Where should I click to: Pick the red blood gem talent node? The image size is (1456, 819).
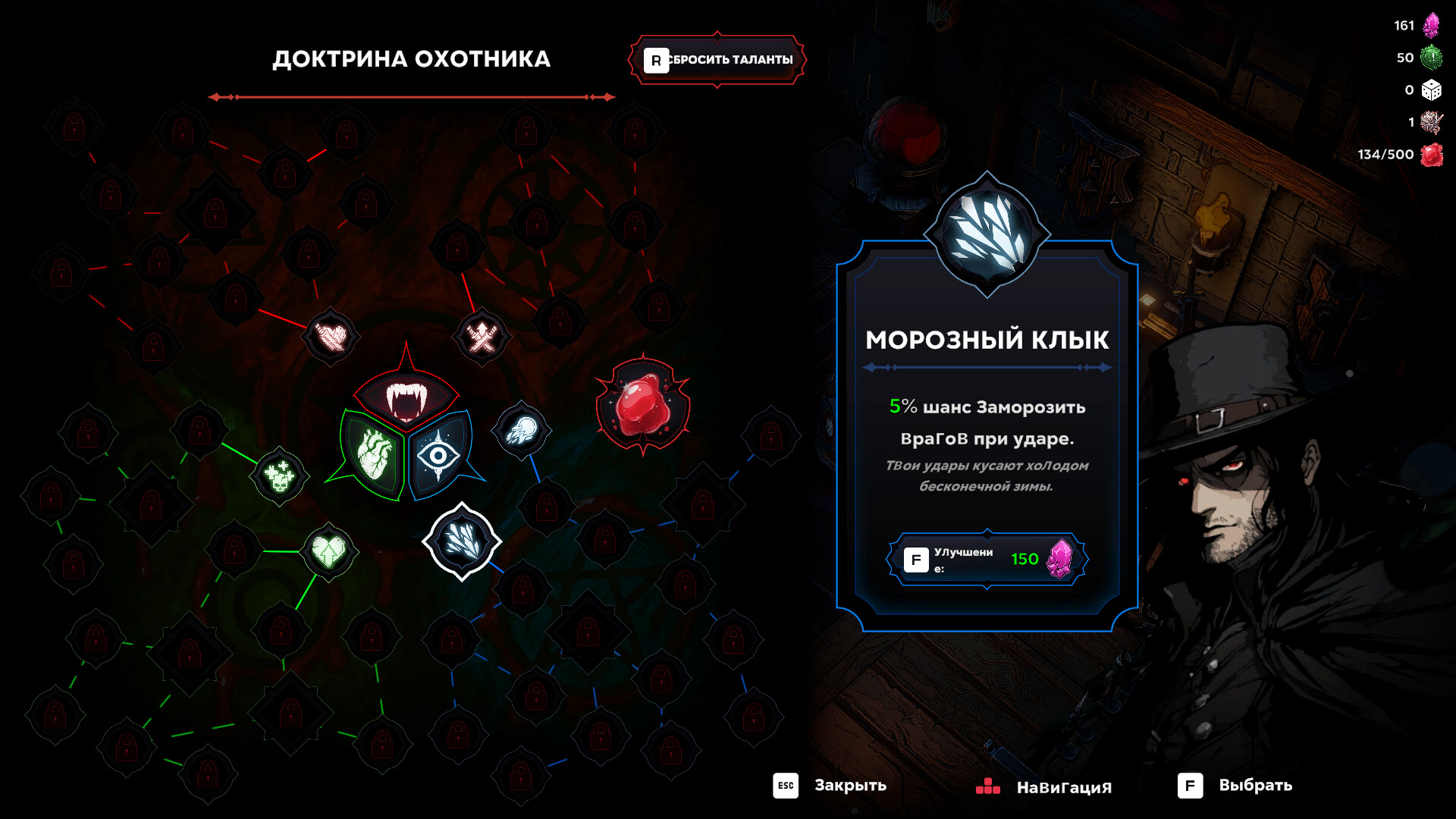point(642,405)
